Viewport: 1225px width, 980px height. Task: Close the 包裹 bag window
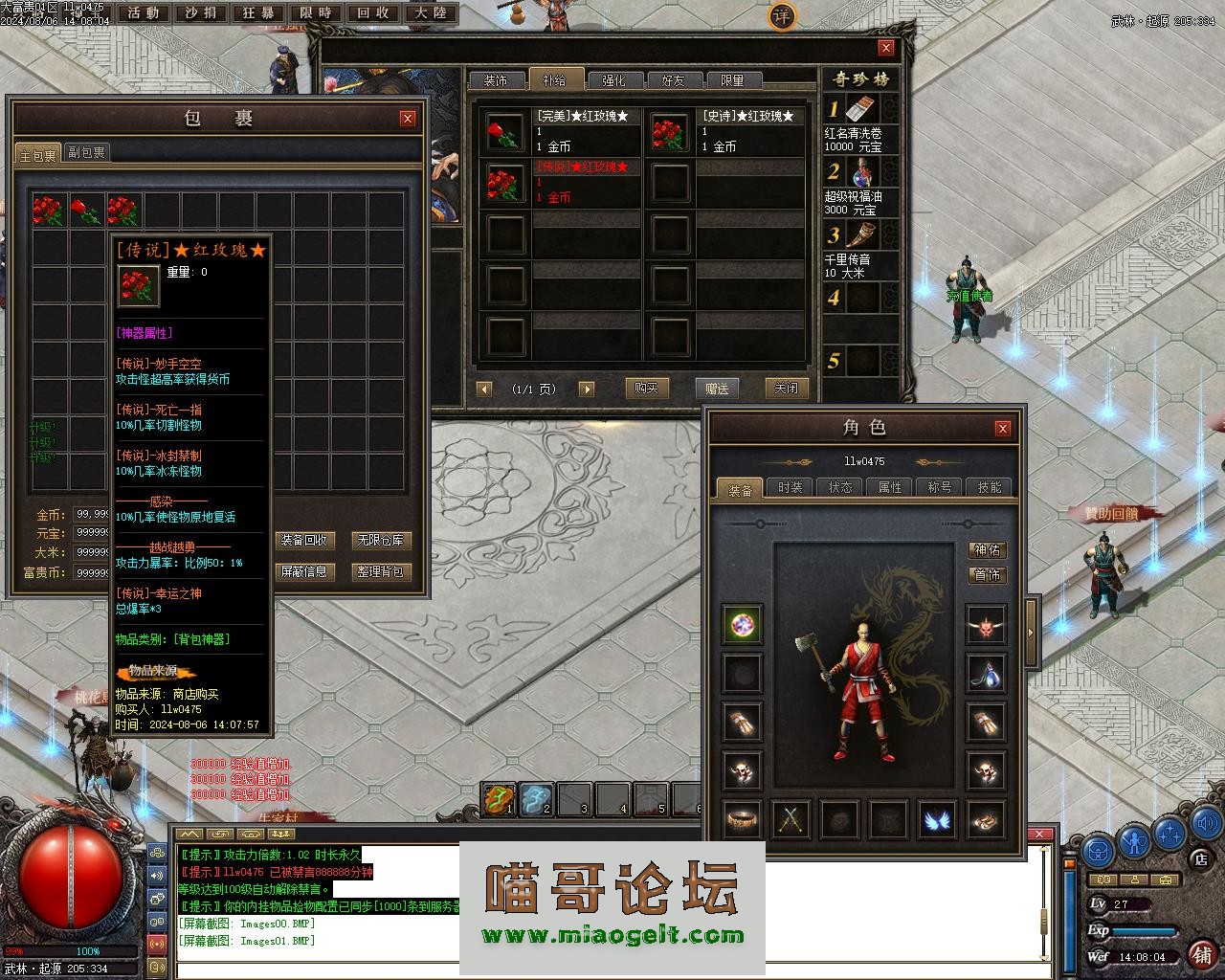click(408, 119)
